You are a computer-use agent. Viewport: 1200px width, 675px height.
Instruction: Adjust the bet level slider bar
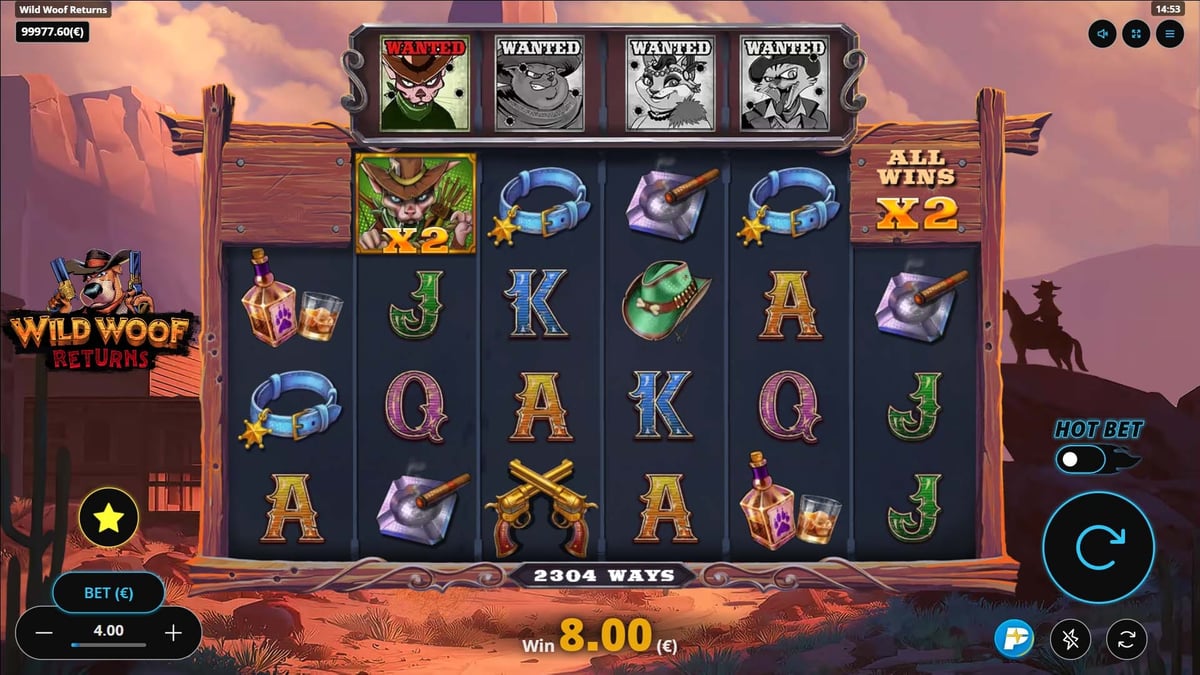(x=108, y=646)
